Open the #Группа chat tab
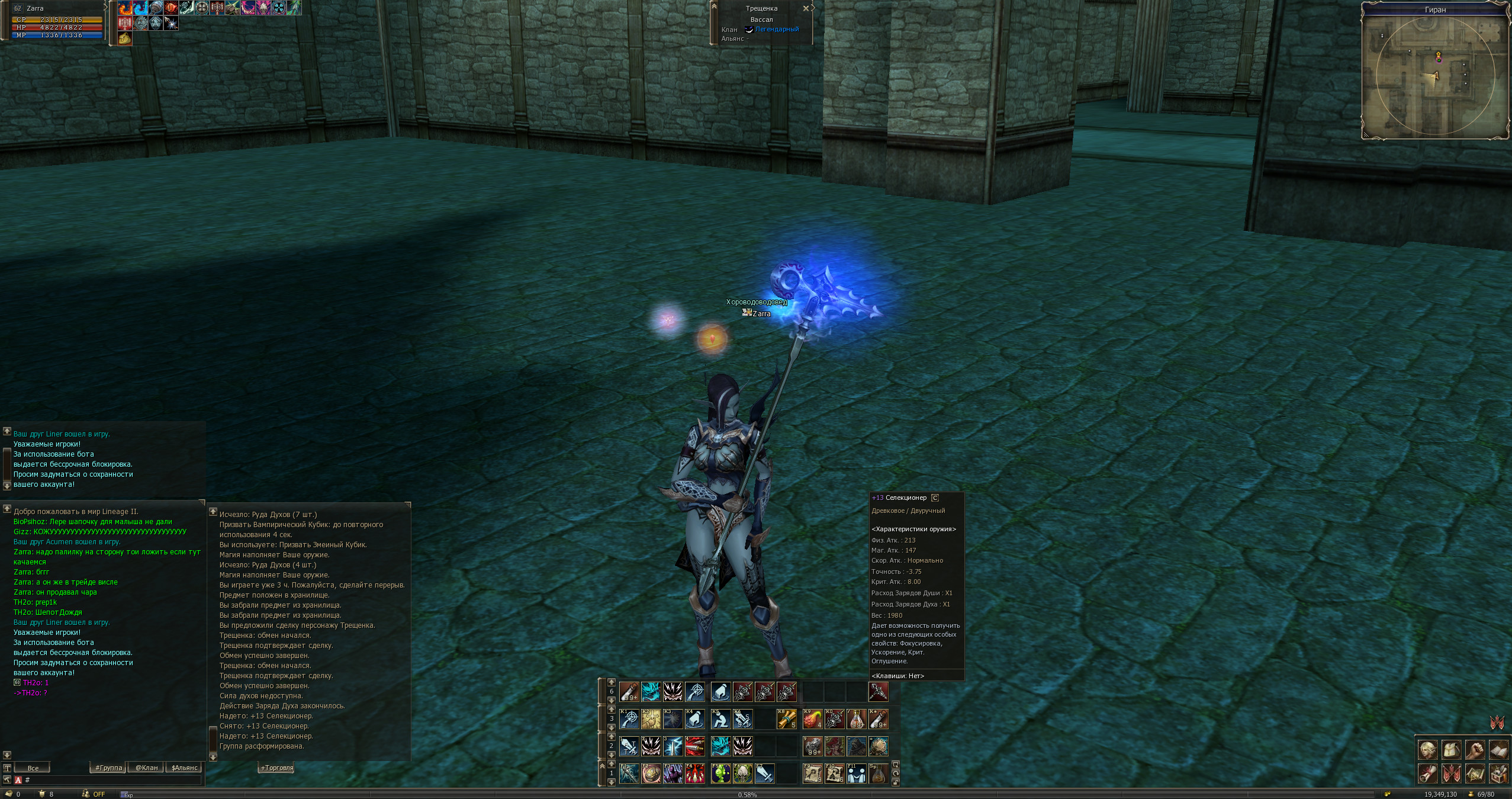Image resolution: width=1512 pixels, height=799 pixels. coord(109,768)
